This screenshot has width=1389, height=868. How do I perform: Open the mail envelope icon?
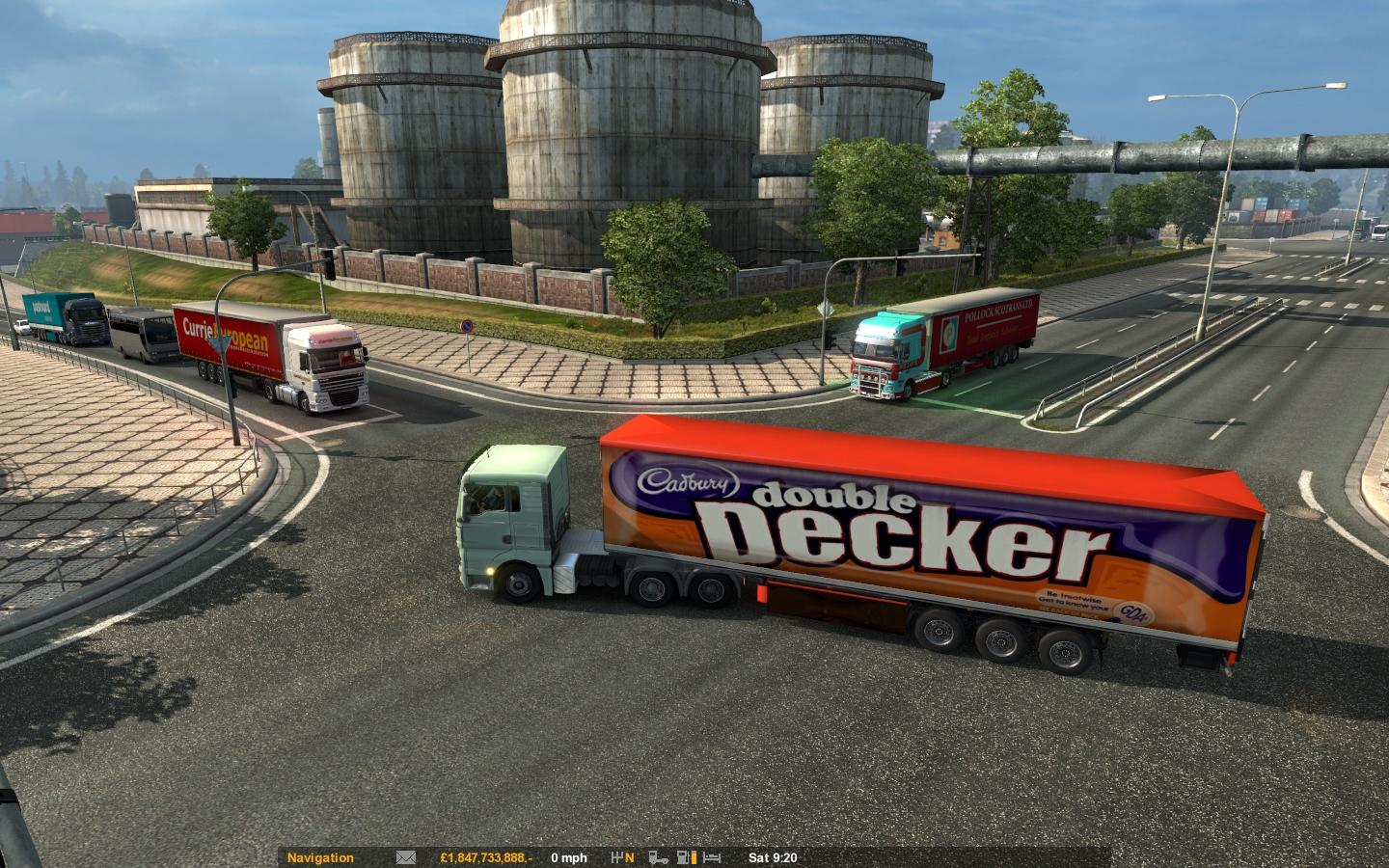pyautogui.click(x=406, y=857)
